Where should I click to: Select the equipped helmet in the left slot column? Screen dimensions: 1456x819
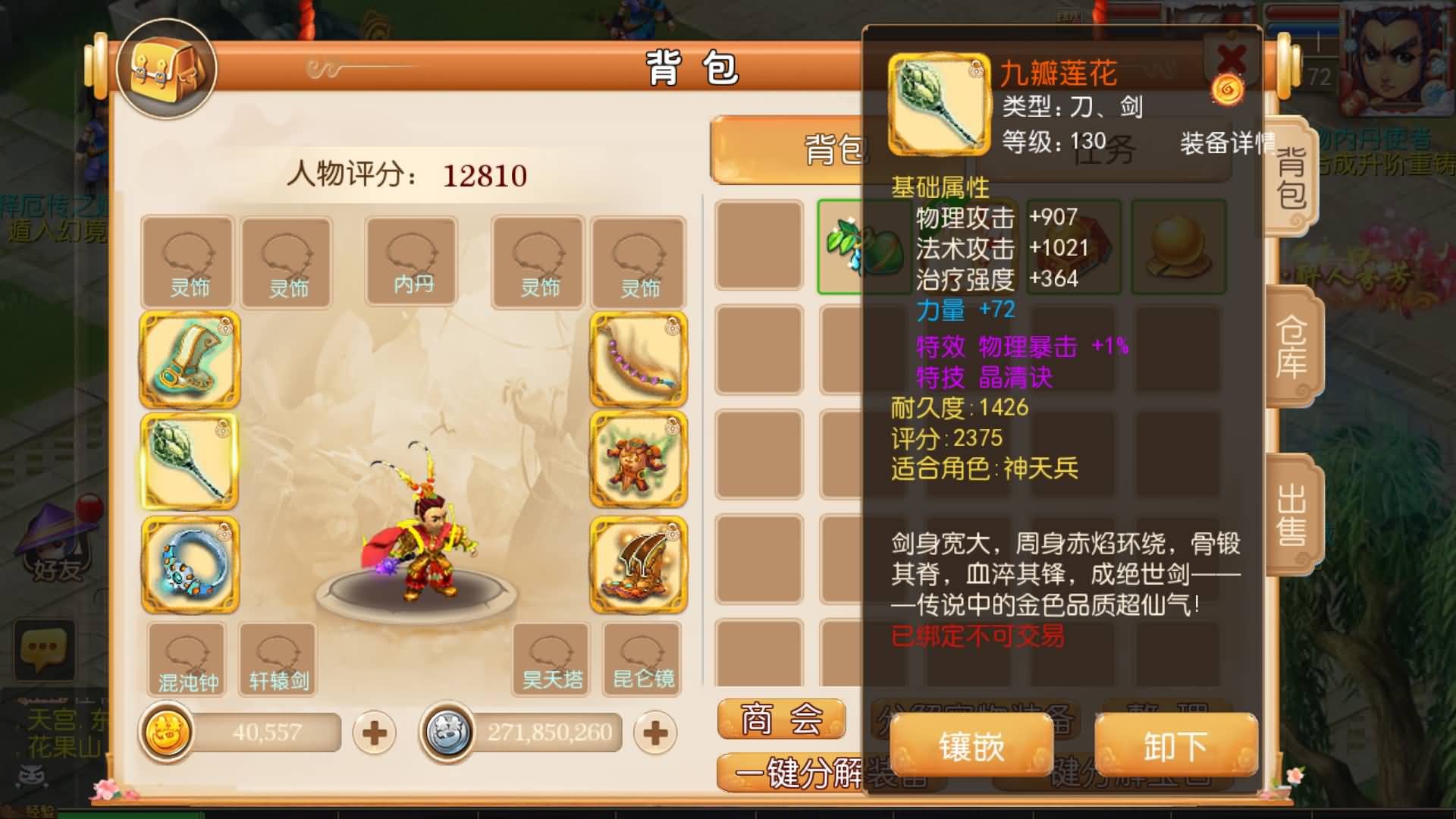pos(190,360)
